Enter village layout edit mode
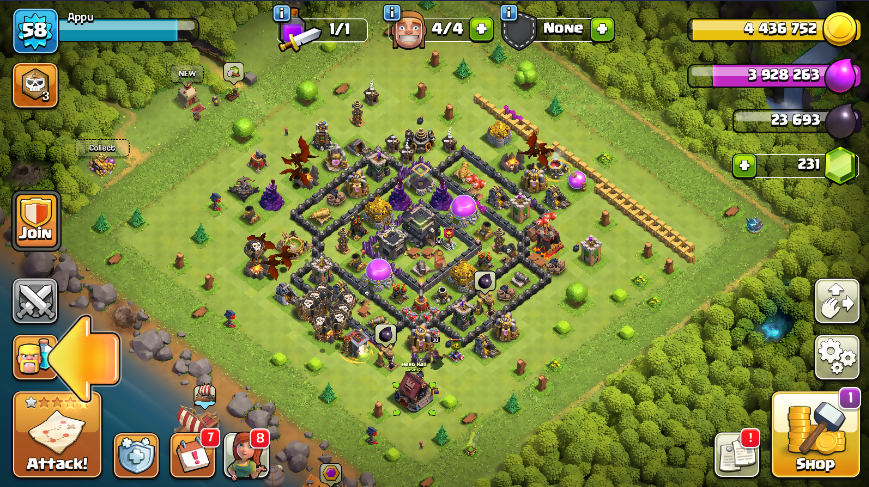 837,301
